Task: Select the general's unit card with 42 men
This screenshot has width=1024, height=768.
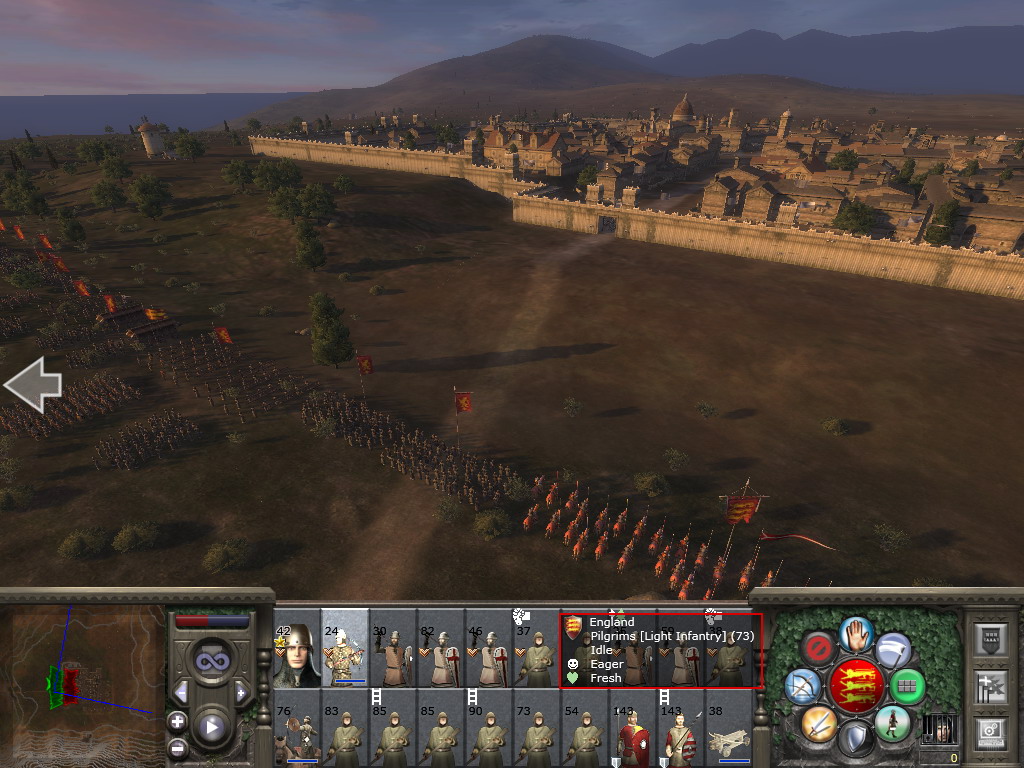Action: tap(296, 655)
